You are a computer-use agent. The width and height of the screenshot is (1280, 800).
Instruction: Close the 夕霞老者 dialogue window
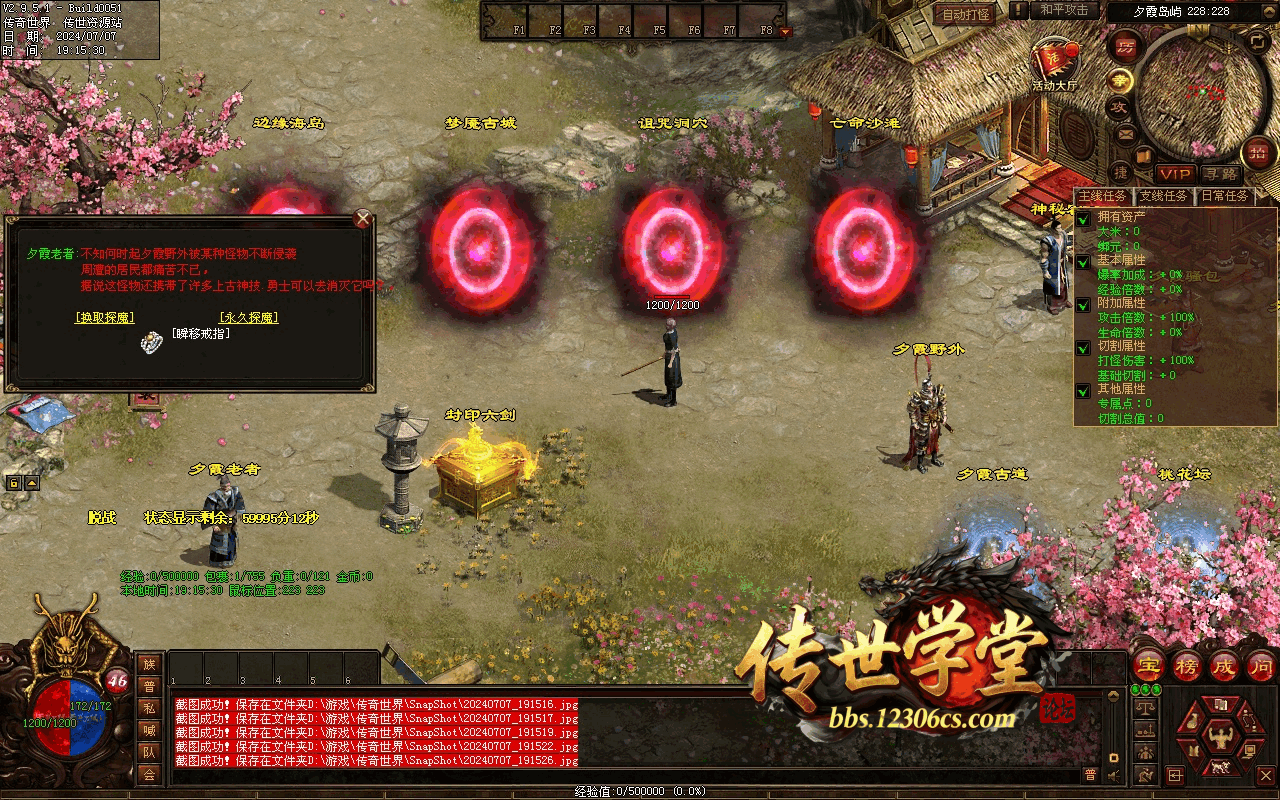[x=364, y=219]
